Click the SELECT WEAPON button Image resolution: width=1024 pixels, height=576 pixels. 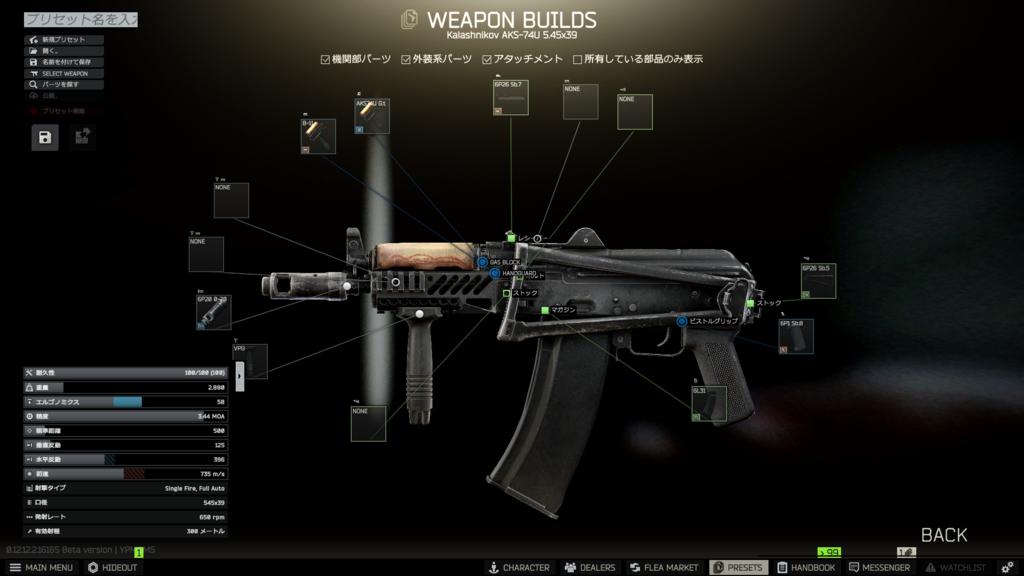click(64, 74)
